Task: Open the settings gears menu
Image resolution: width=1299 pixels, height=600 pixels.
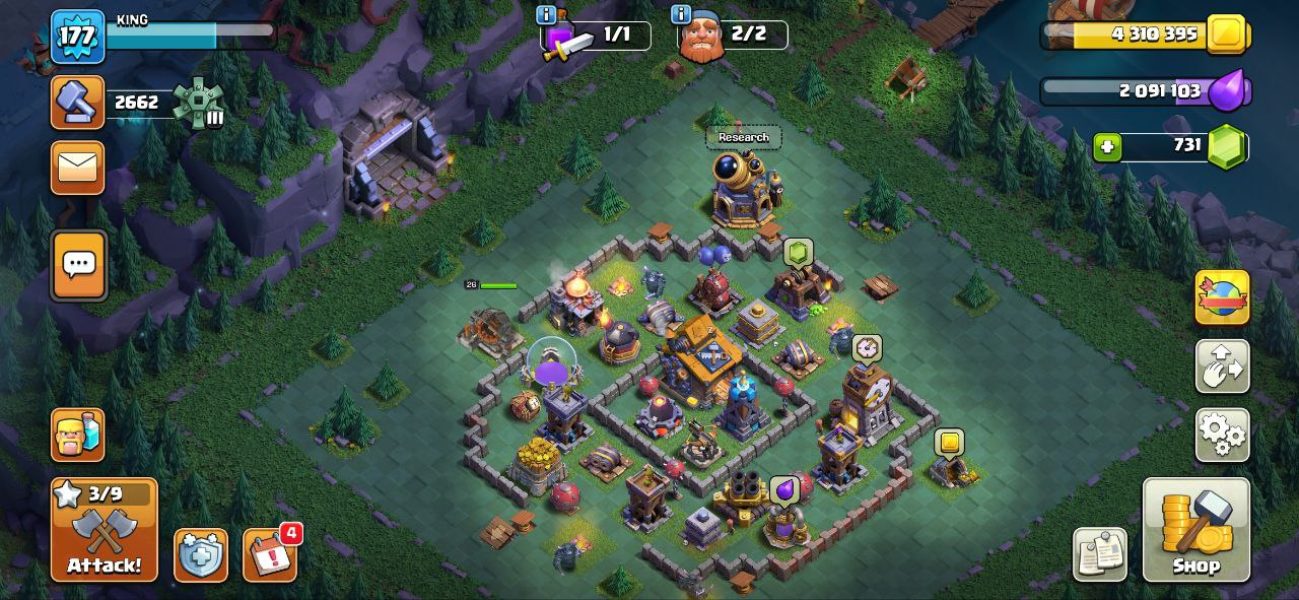Action: point(1222,435)
